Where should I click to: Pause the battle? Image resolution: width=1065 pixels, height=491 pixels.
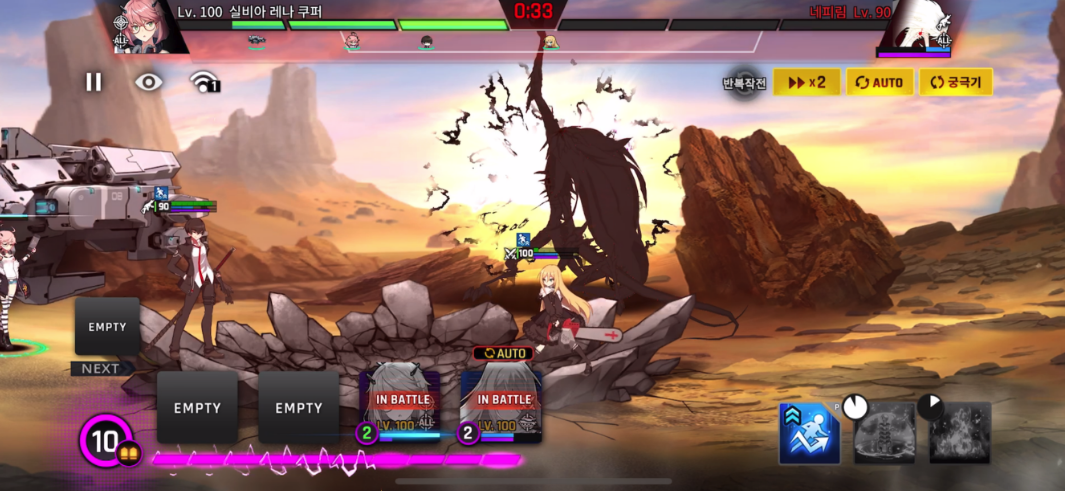coord(94,82)
